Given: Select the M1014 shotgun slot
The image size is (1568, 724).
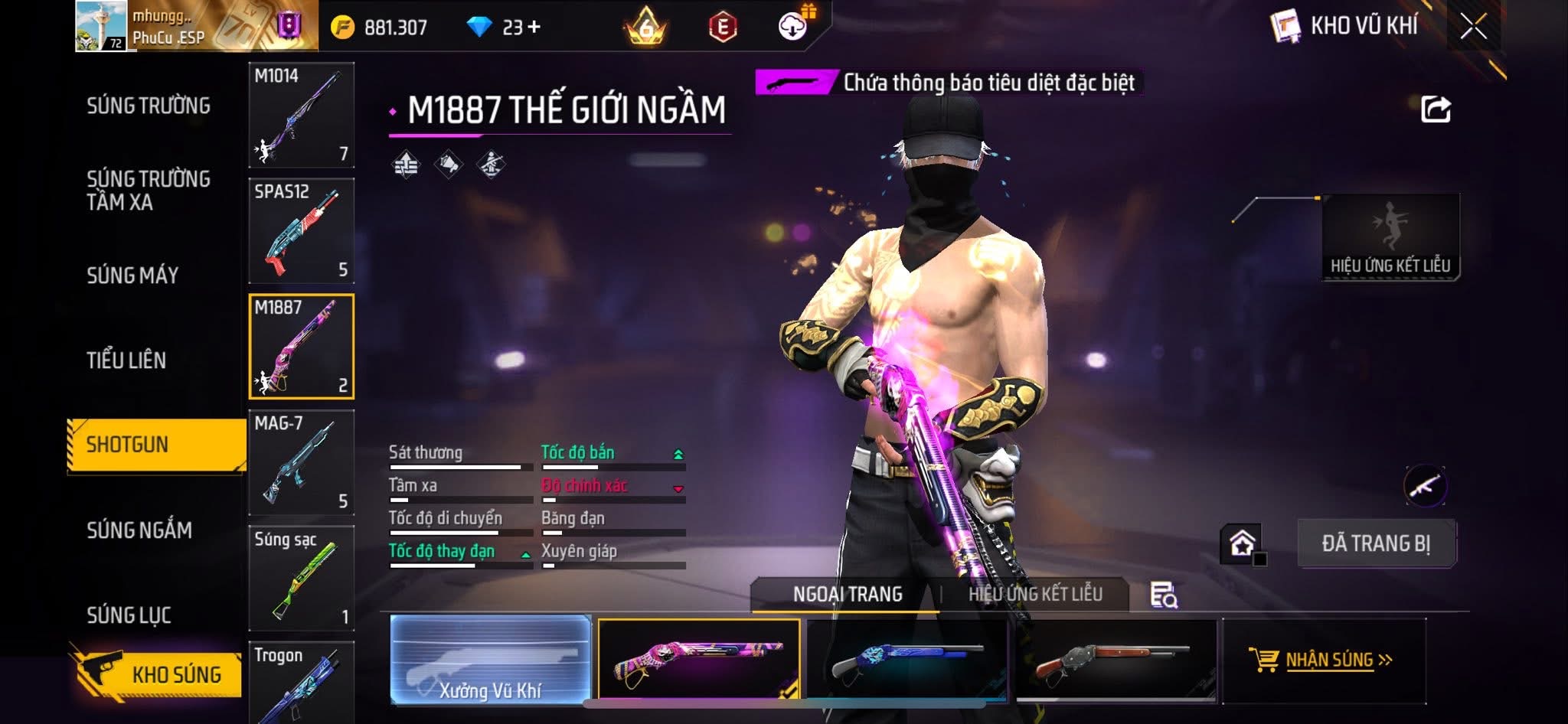Looking at the screenshot, I should tap(302, 115).
